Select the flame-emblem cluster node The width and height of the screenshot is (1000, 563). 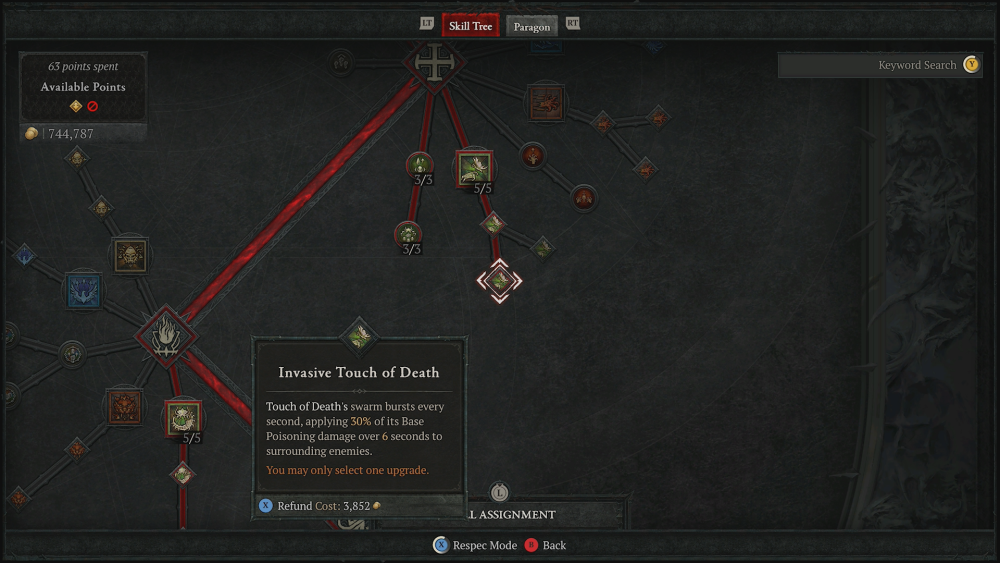point(166,336)
